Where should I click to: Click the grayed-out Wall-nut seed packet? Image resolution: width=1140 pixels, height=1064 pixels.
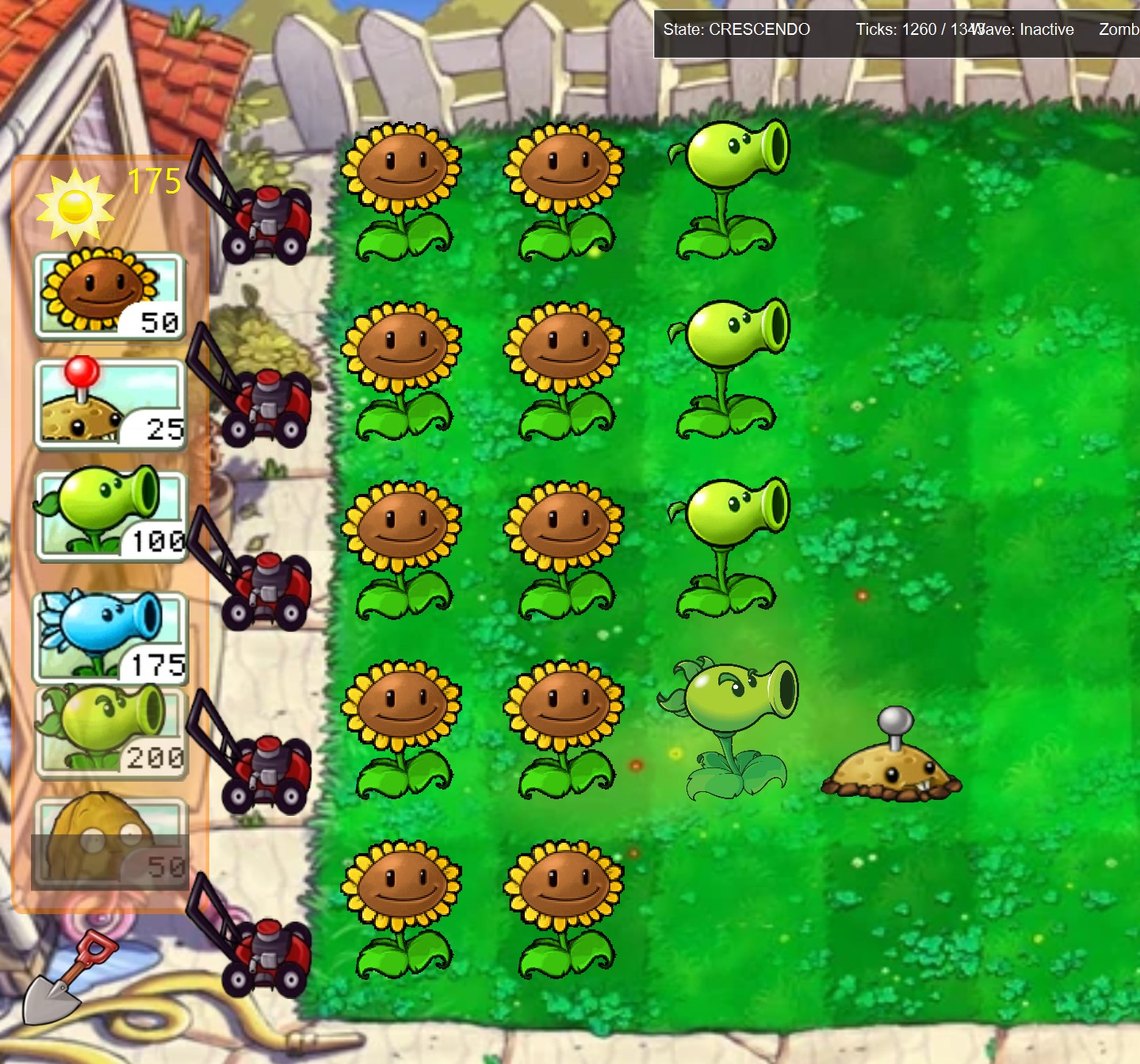pyautogui.click(x=111, y=840)
